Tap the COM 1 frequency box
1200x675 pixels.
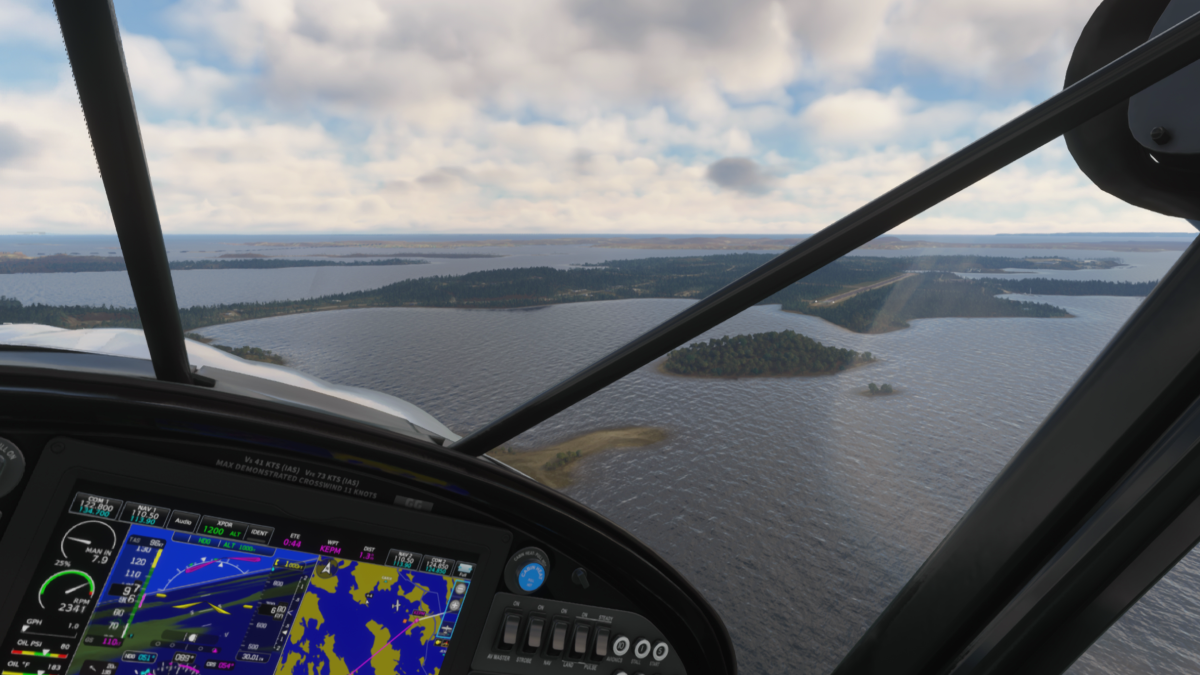coord(95,506)
